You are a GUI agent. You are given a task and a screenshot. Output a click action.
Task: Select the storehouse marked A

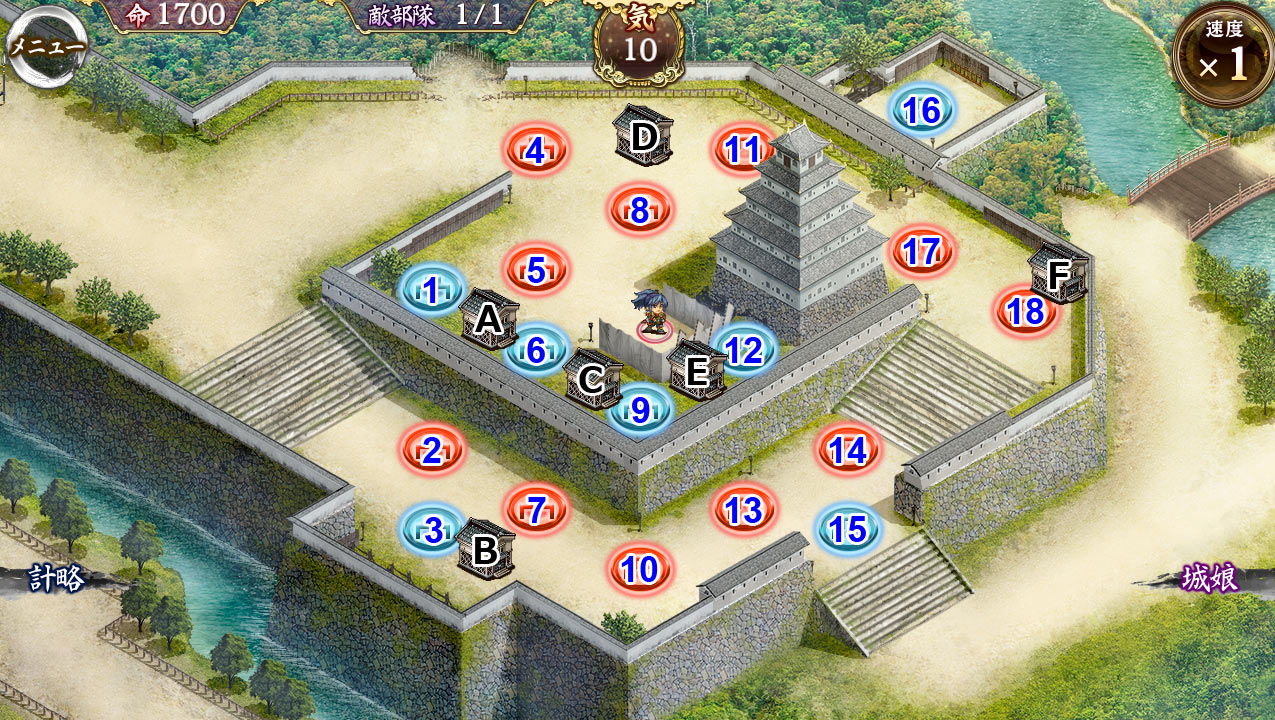coord(489,319)
